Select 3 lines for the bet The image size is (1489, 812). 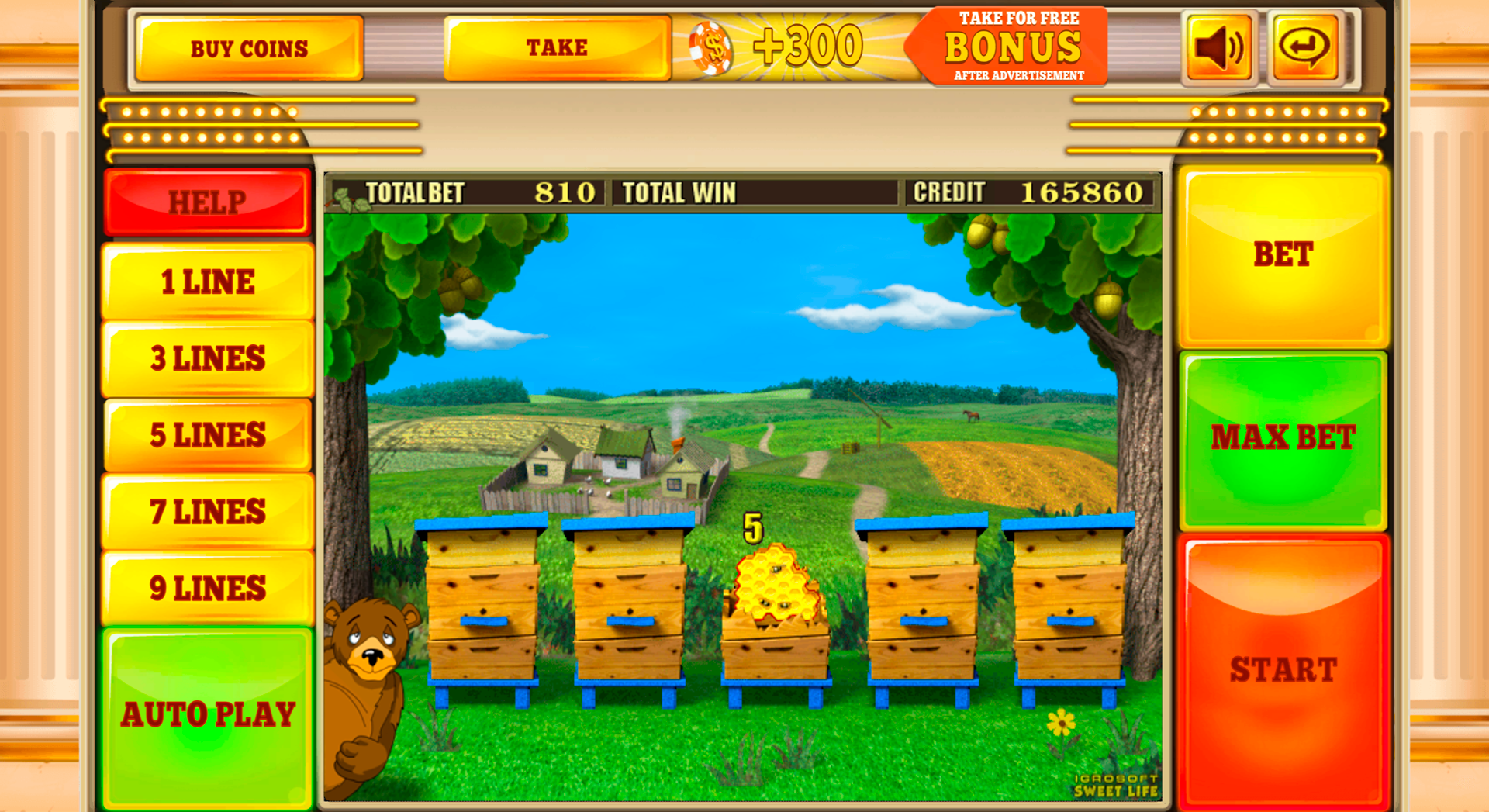(206, 358)
